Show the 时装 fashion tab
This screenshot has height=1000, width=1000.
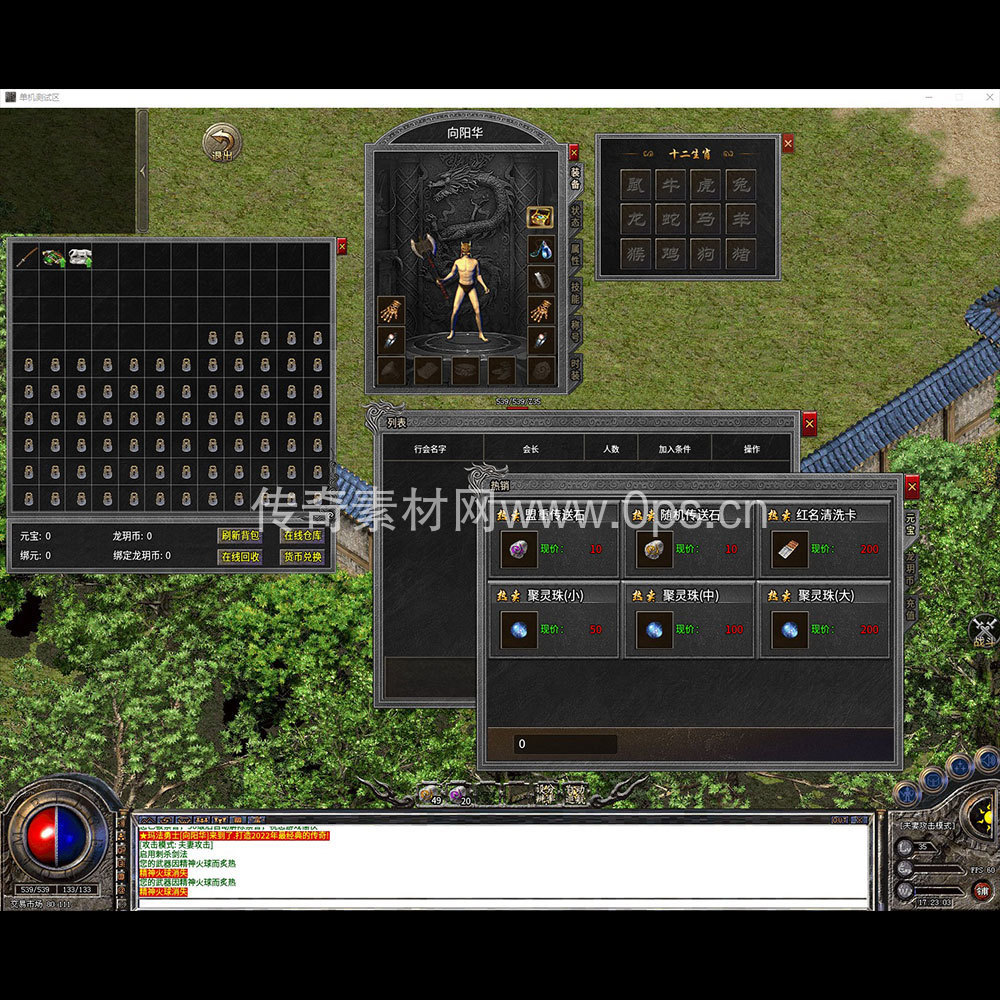point(576,369)
